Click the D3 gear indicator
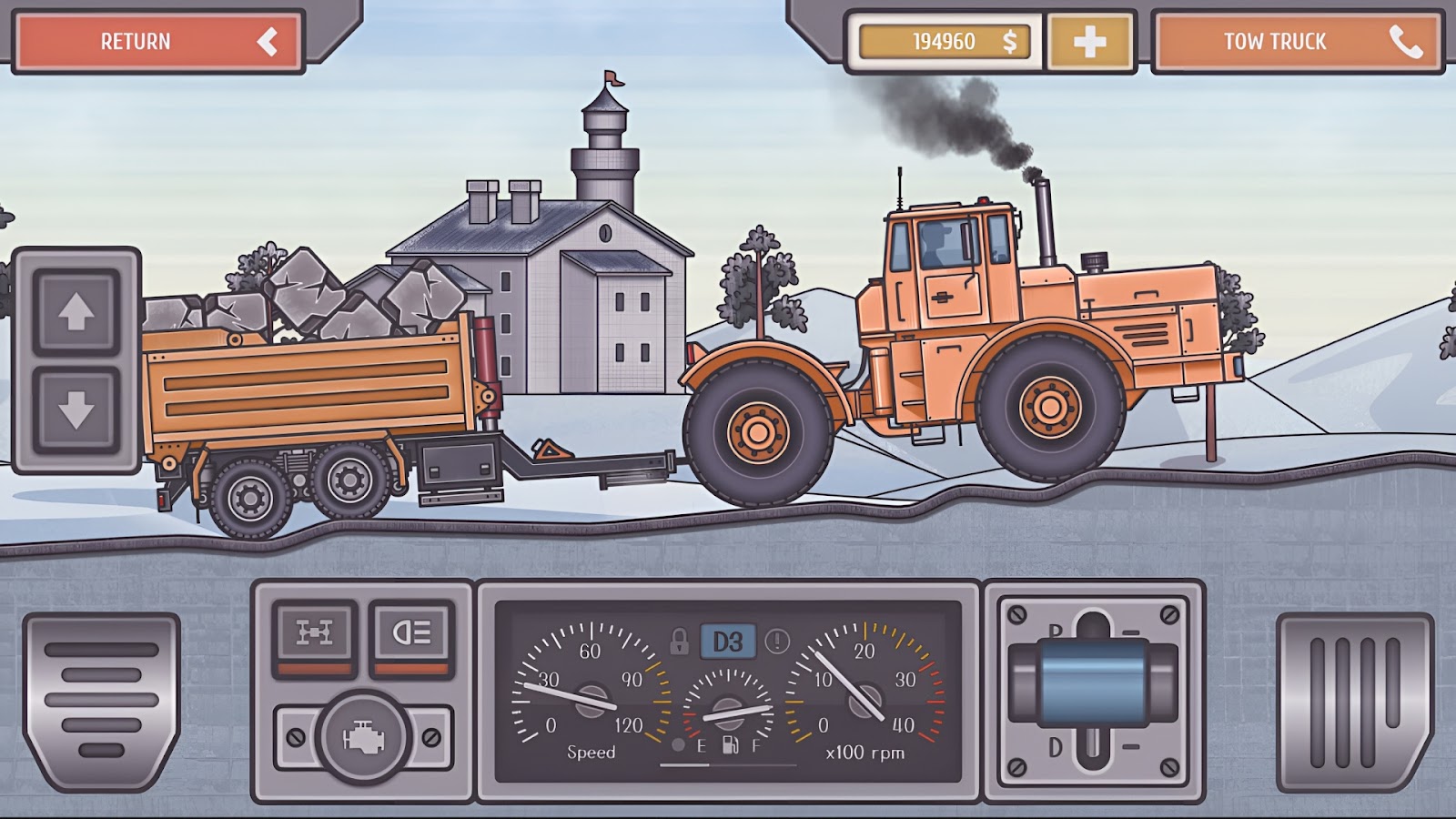 tap(726, 642)
